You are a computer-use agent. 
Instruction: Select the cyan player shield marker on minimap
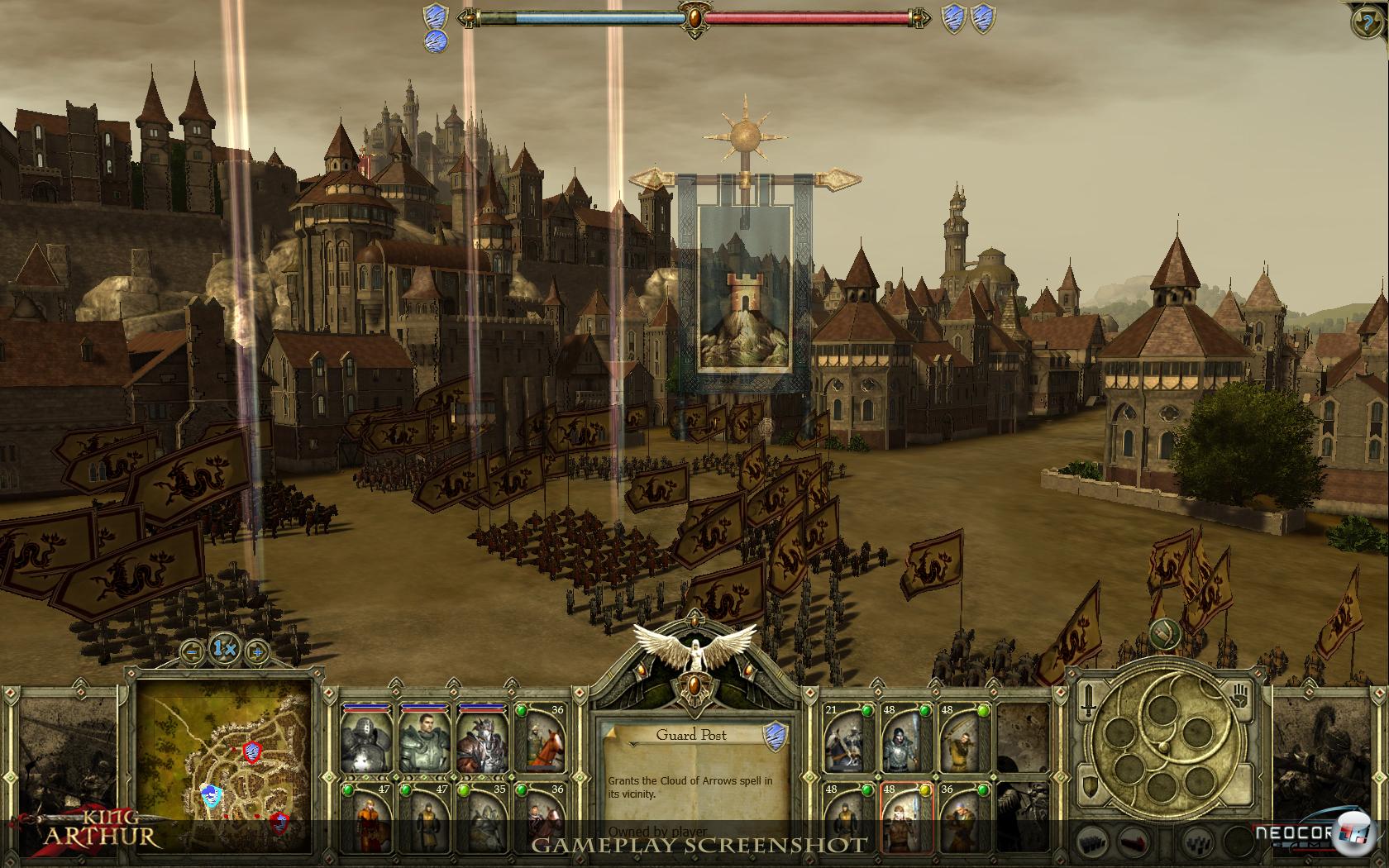click(212, 796)
